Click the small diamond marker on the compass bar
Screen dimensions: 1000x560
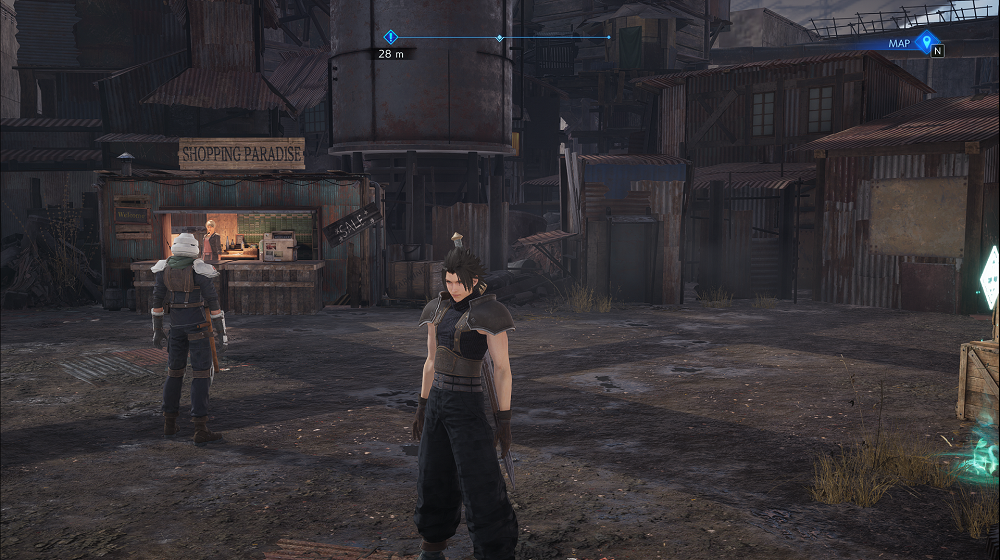[x=500, y=38]
